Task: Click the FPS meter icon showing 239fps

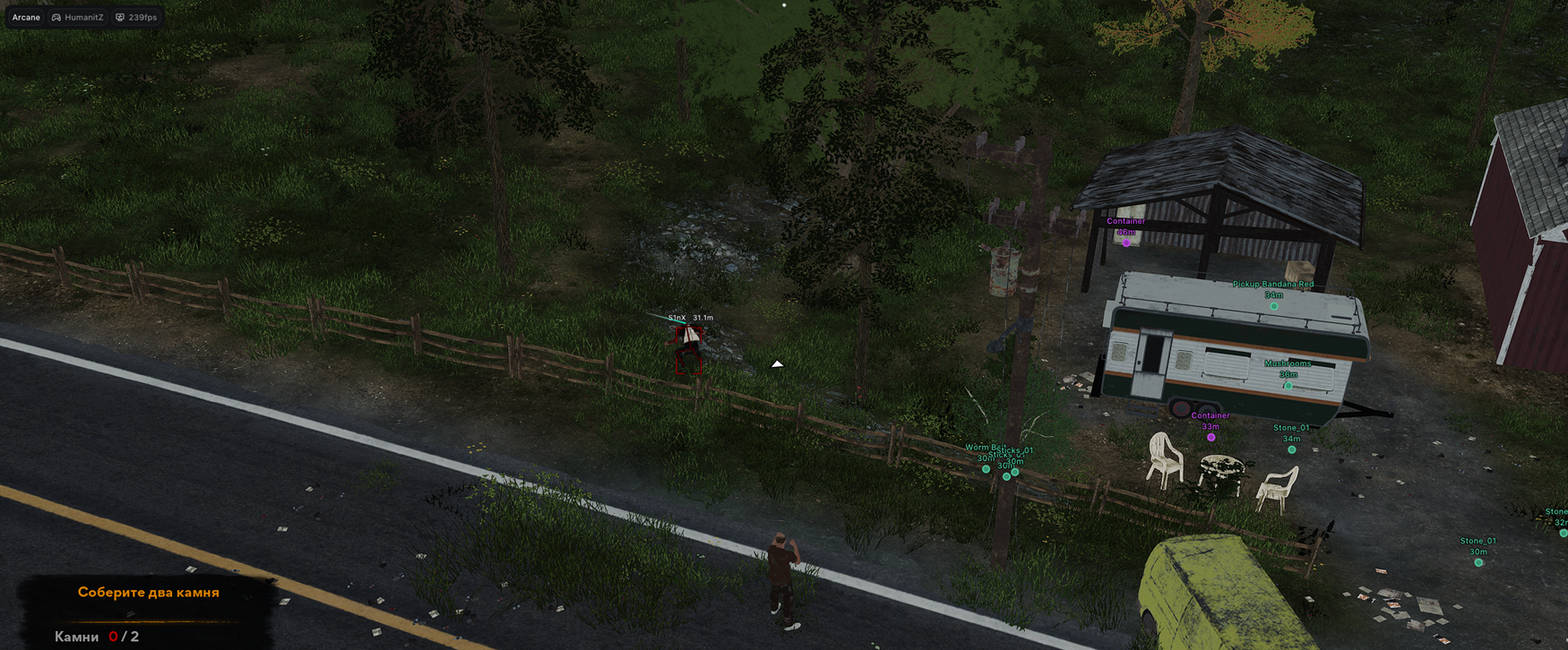Action: click(120, 16)
